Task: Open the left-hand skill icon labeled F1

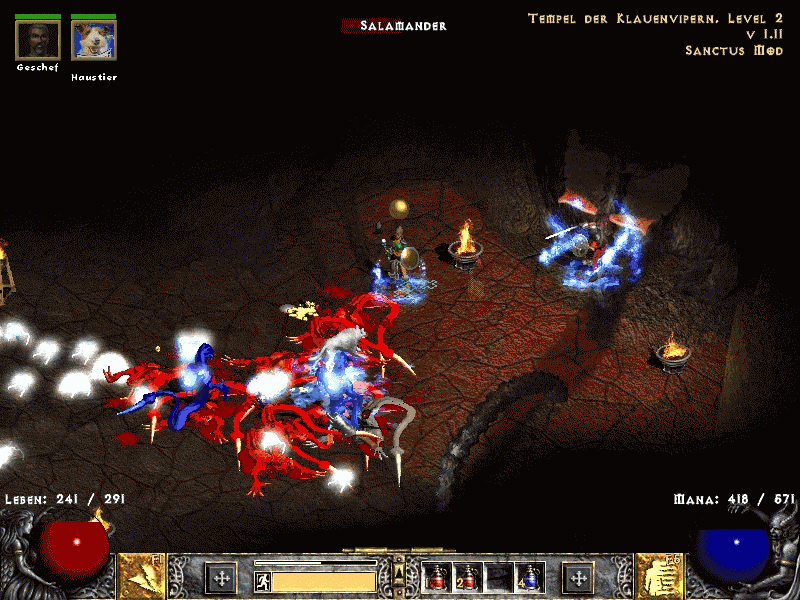Action: [142, 577]
